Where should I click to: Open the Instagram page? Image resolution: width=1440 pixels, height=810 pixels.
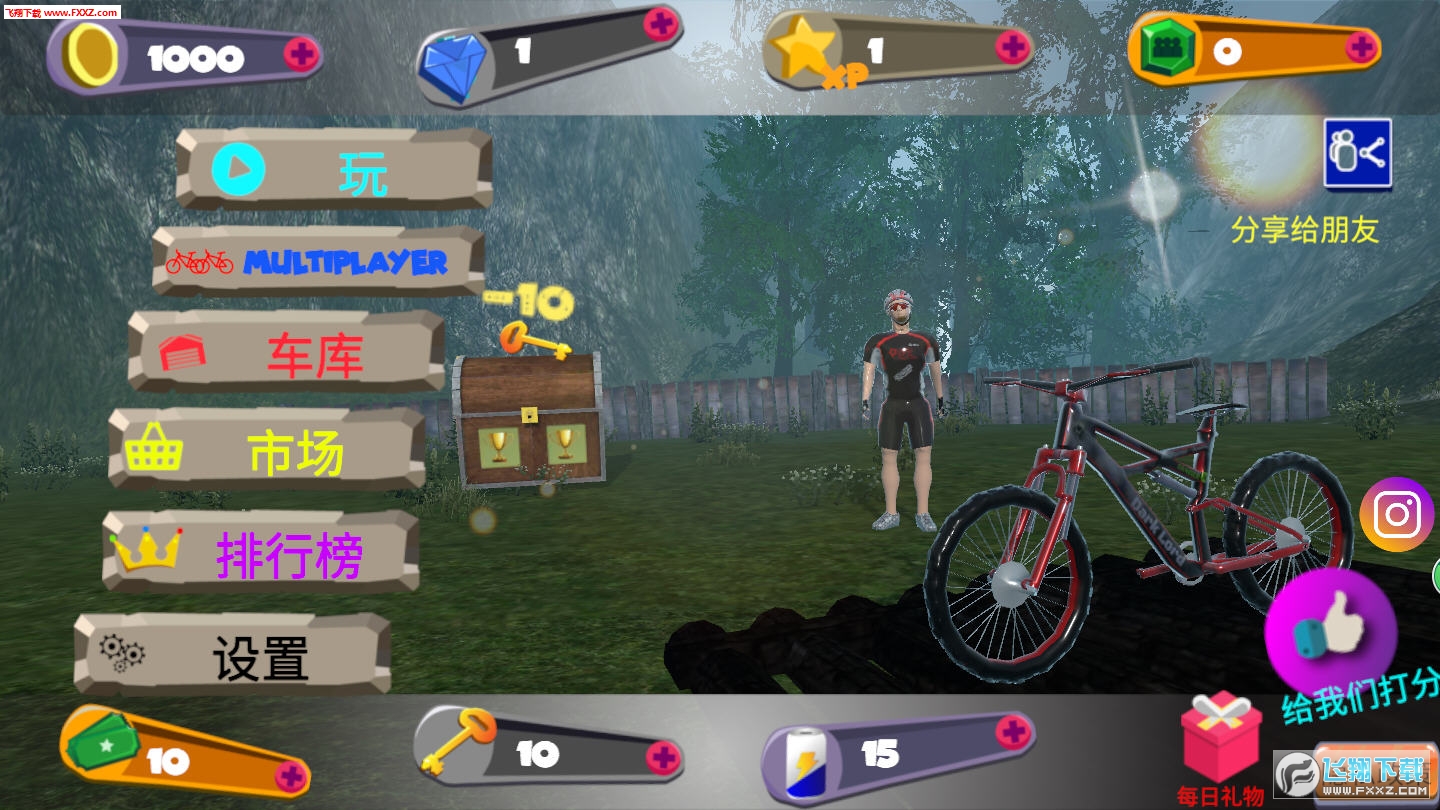1396,515
